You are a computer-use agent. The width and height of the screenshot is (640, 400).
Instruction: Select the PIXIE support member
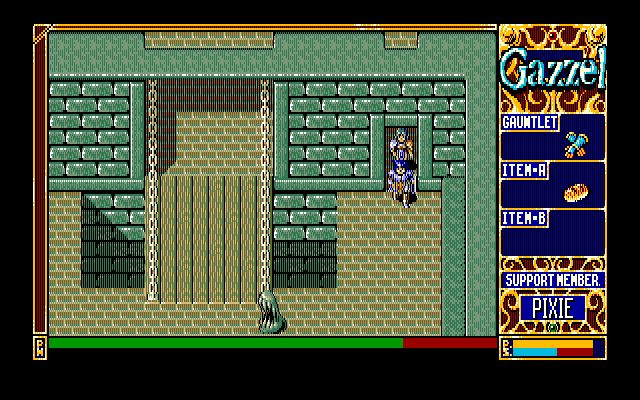click(552, 308)
